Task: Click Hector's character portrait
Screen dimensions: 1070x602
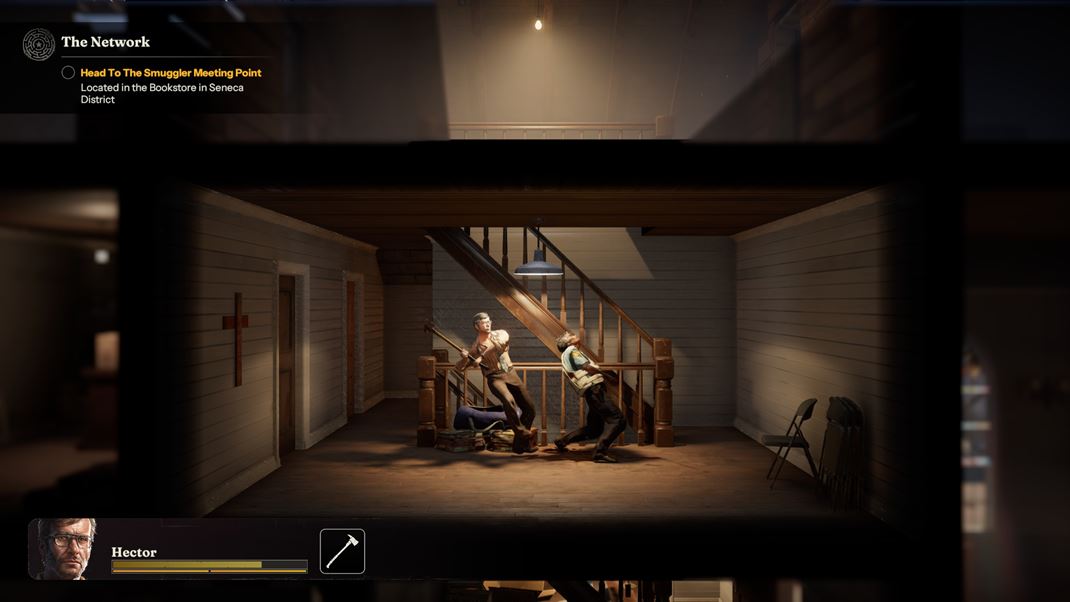Action: tap(64, 549)
